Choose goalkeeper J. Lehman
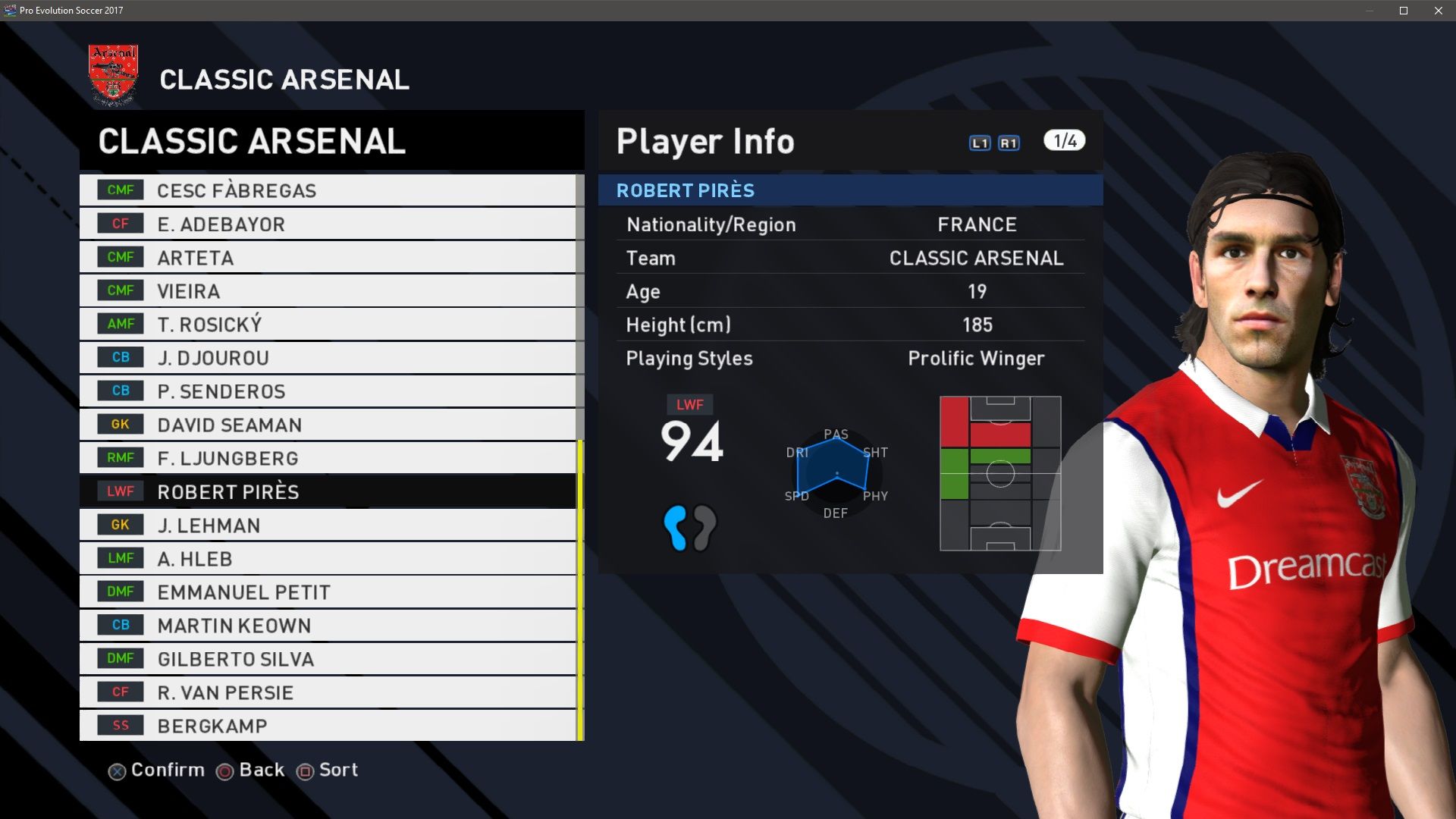1456x819 pixels. 328,525
